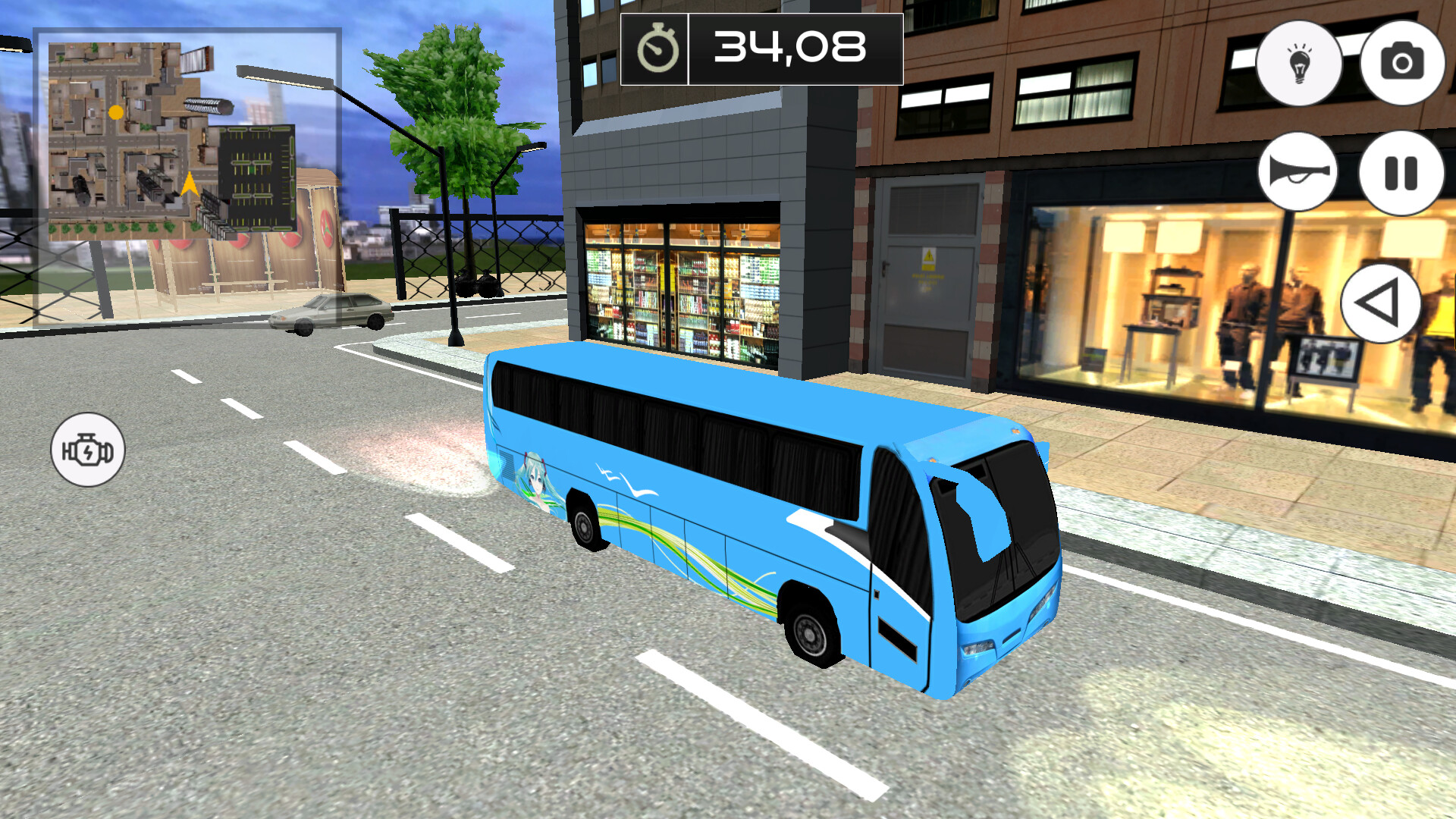Pause the game
Screen dimensions: 1456x819
[1401, 173]
